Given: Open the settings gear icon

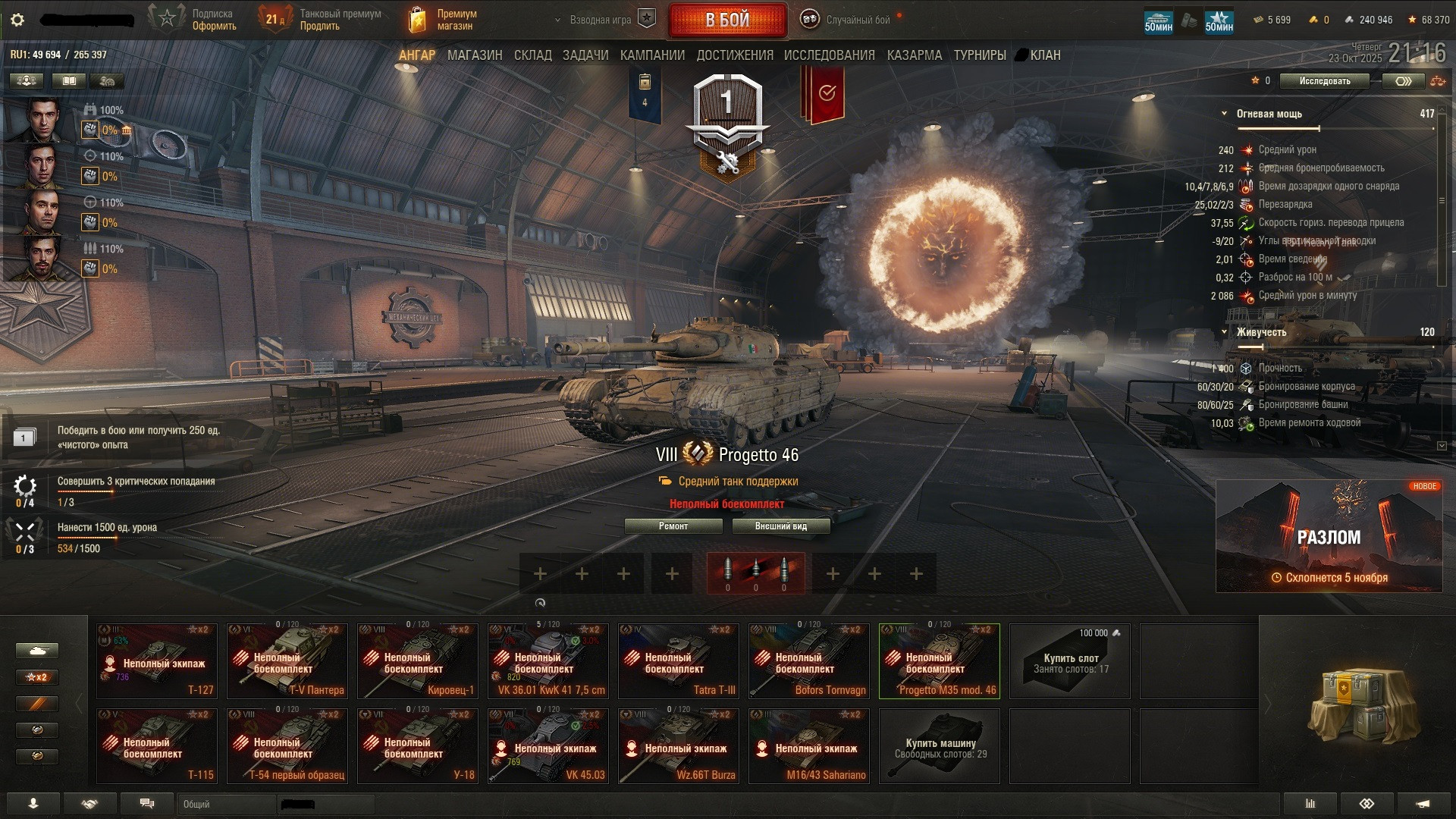Looking at the screenshot, I should click(17, 20).
